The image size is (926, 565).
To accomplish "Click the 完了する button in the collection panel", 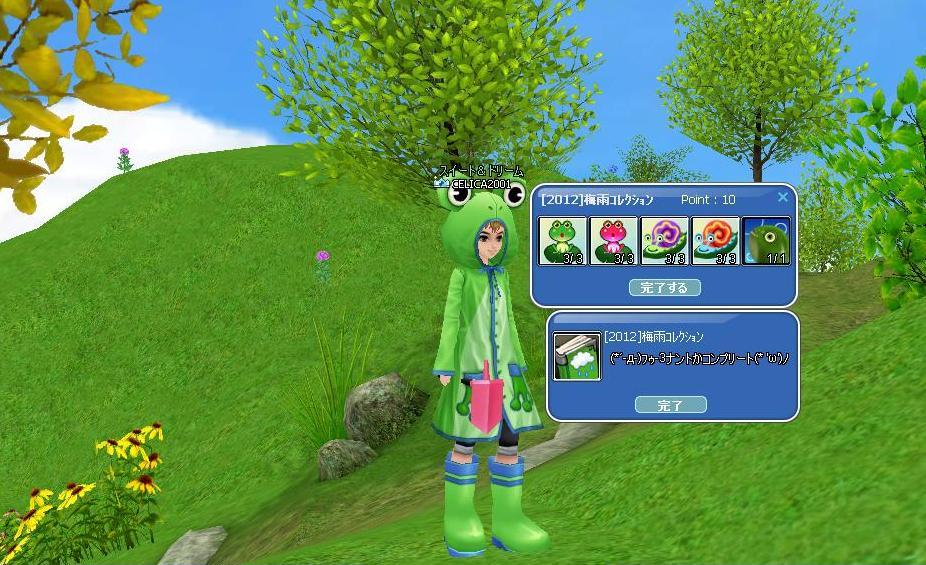I will click(665, 288).
